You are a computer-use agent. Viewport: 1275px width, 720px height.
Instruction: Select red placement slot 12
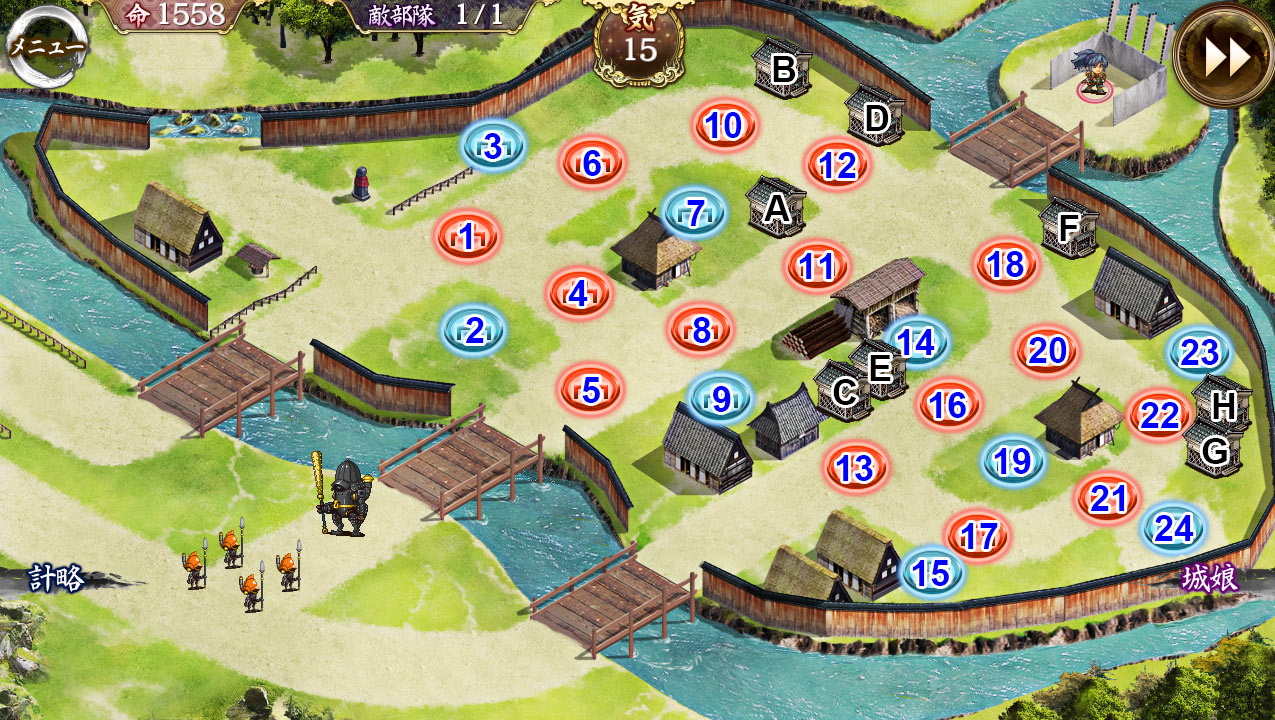point(838,166)
